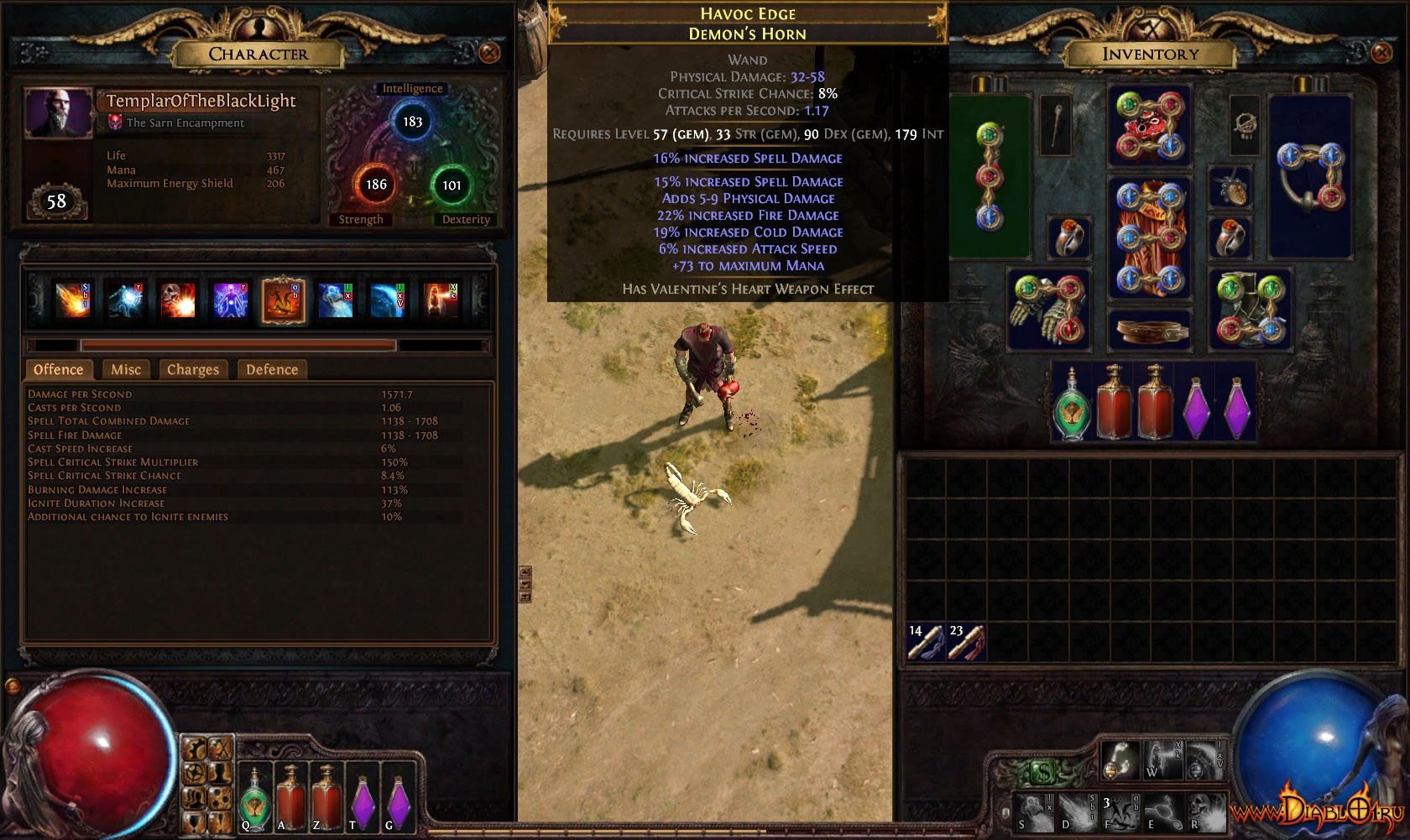
Task: Open the diablo1.ru watermark link
Action: tap(1316, 811)
